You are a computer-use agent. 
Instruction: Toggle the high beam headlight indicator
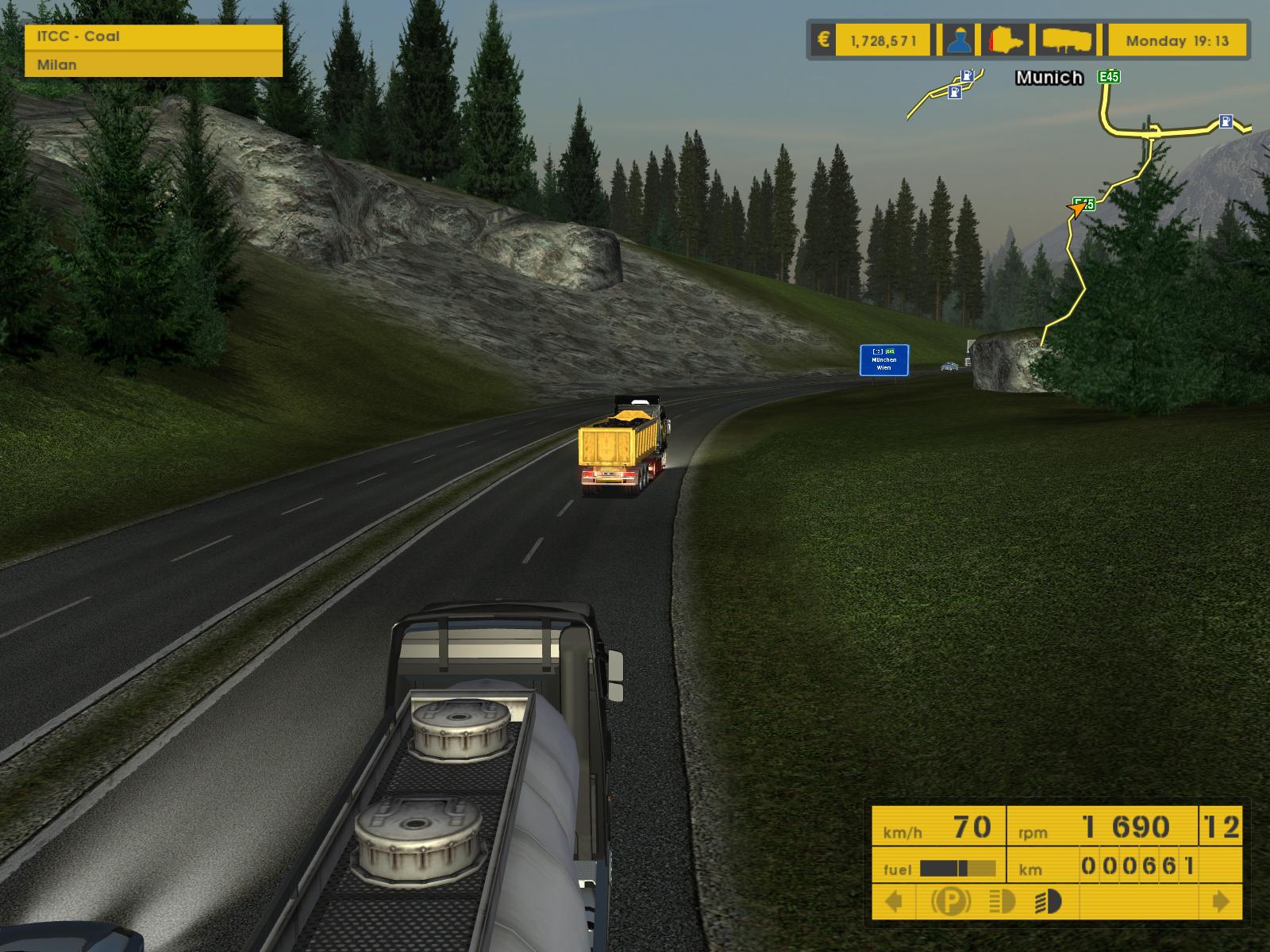(x=1048, y=902)
